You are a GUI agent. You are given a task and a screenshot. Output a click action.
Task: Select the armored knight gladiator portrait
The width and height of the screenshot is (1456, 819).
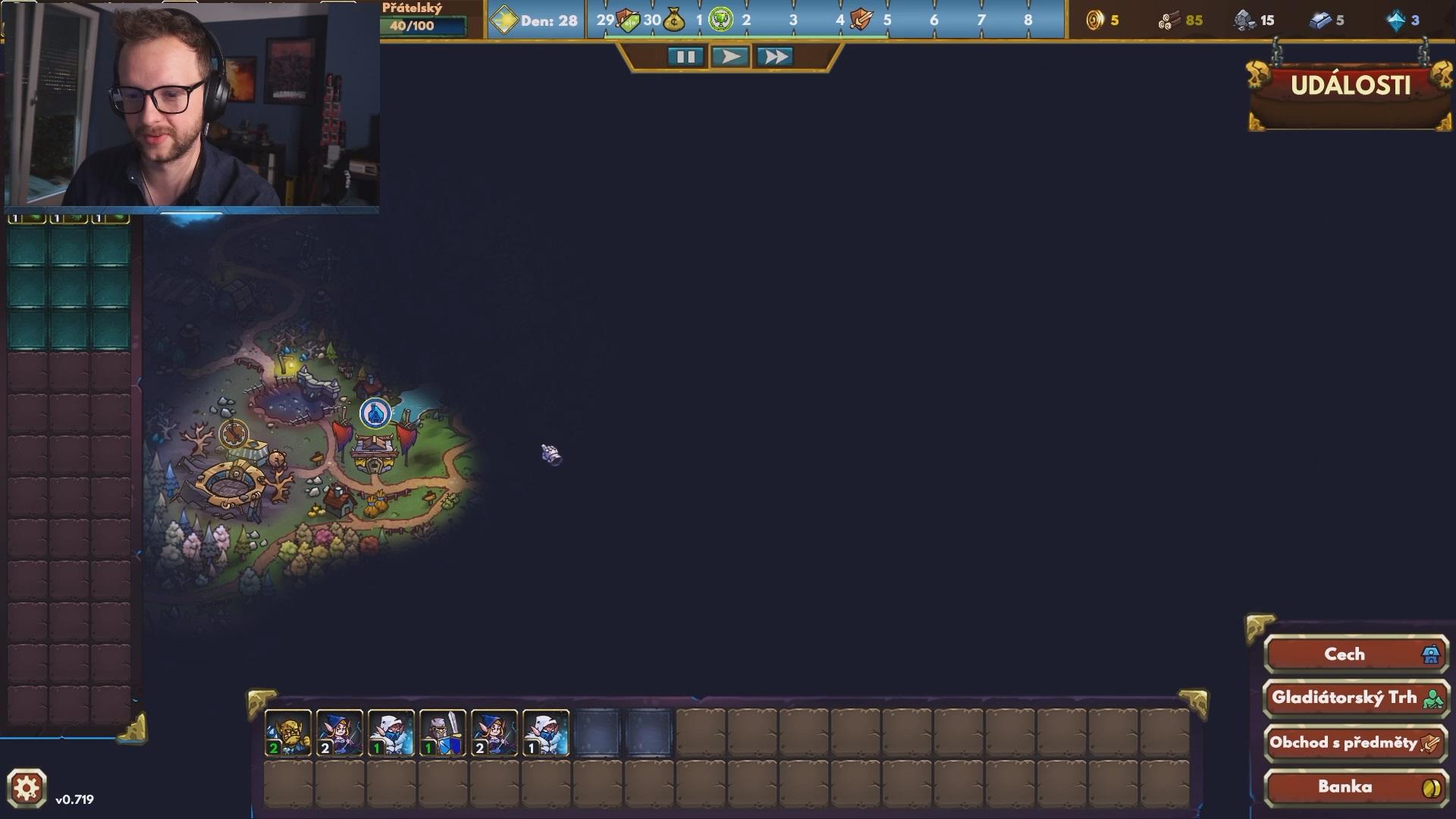[x=443, y=733]
